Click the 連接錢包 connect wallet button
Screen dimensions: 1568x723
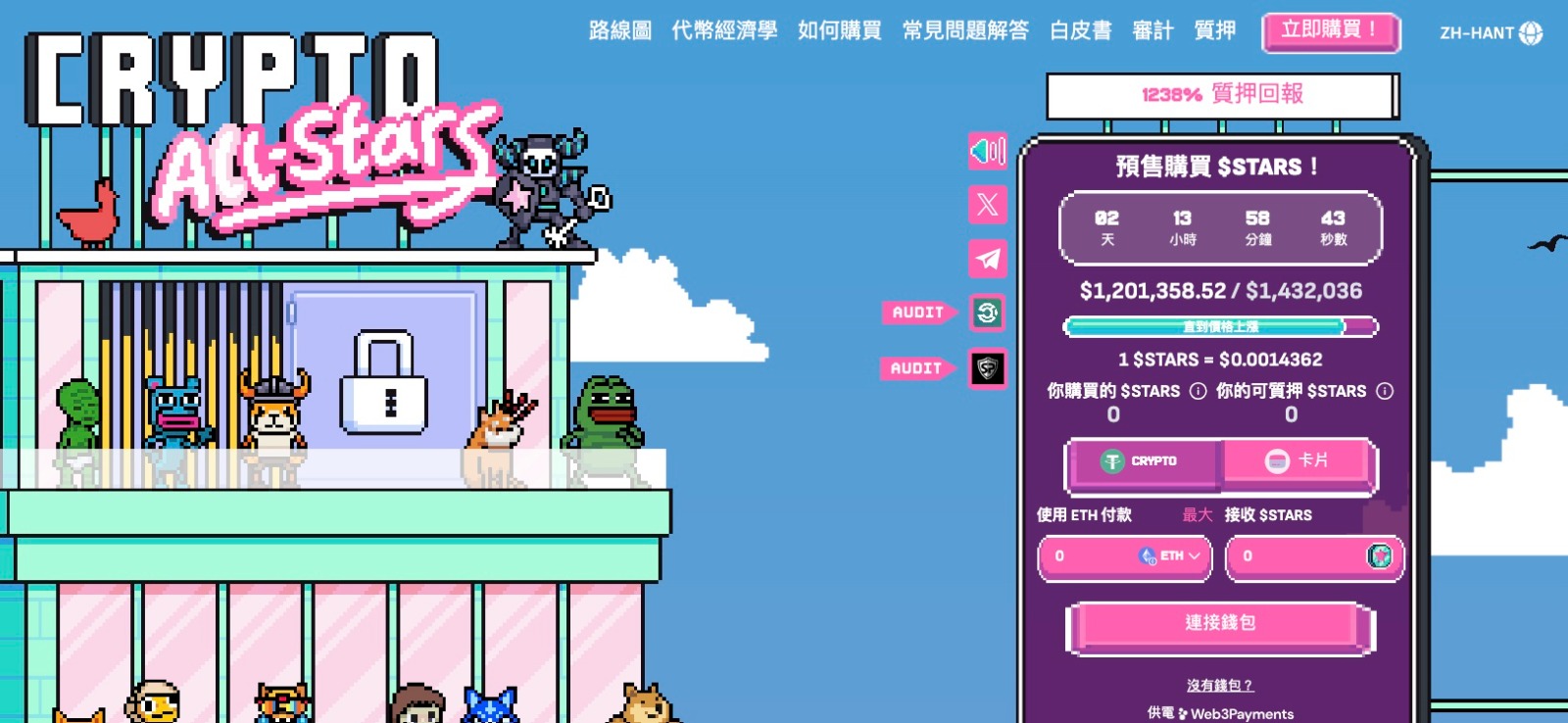(x=1220, y=624)
